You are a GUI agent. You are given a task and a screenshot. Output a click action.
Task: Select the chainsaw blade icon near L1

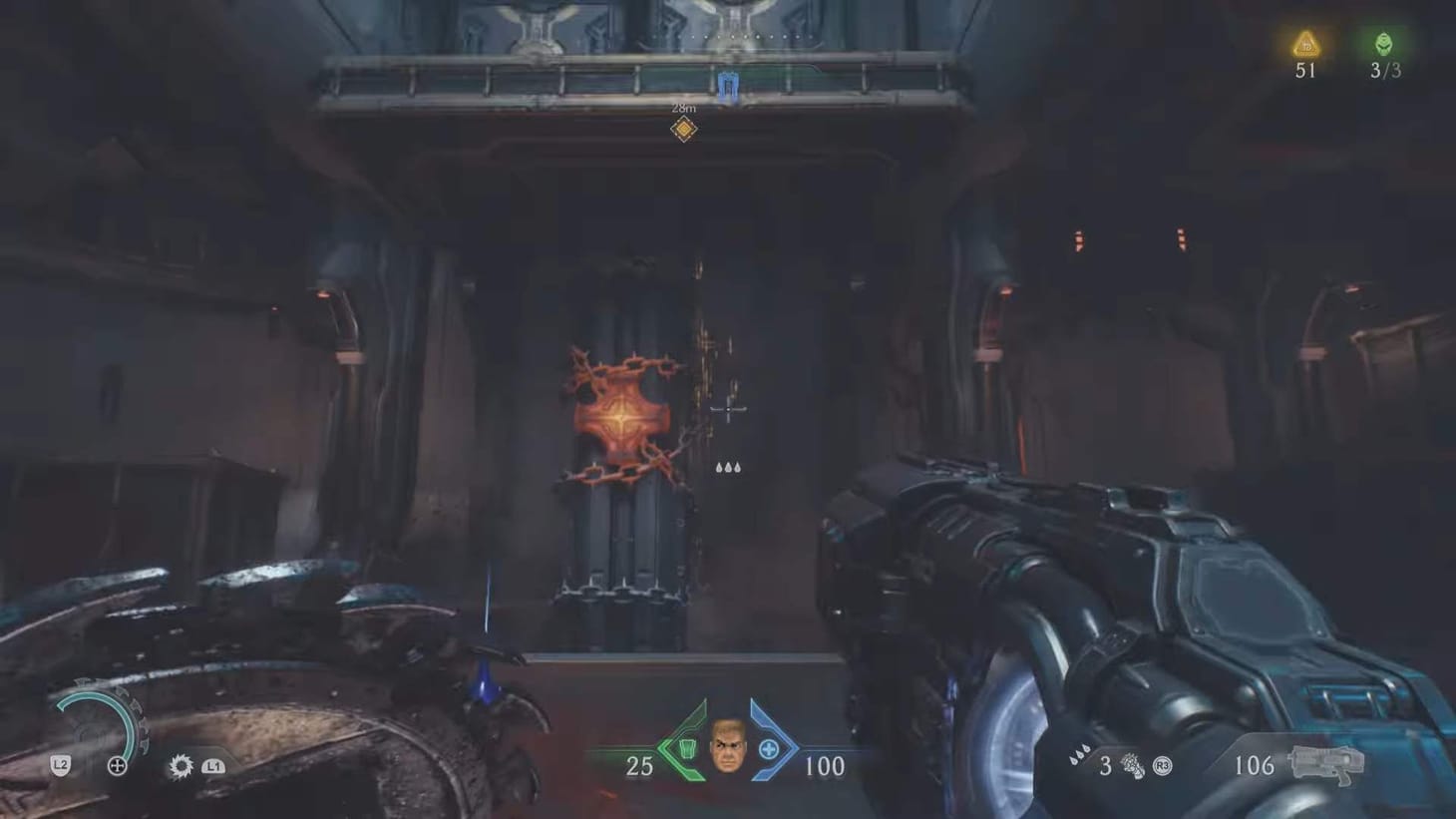point(180,766)
